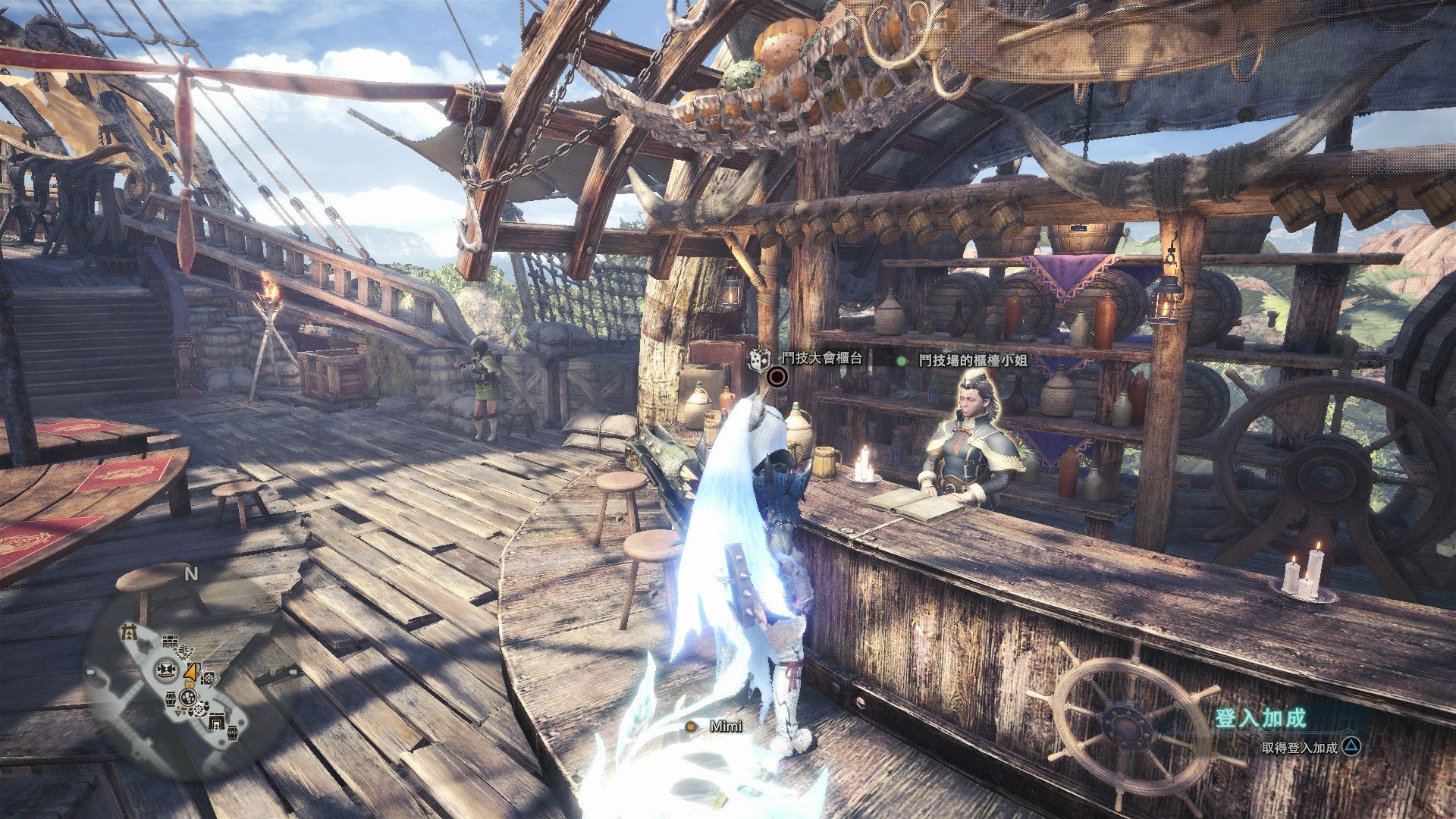
Task: Select the yellow player arrow on the minimap
Action: click(192, 672)
